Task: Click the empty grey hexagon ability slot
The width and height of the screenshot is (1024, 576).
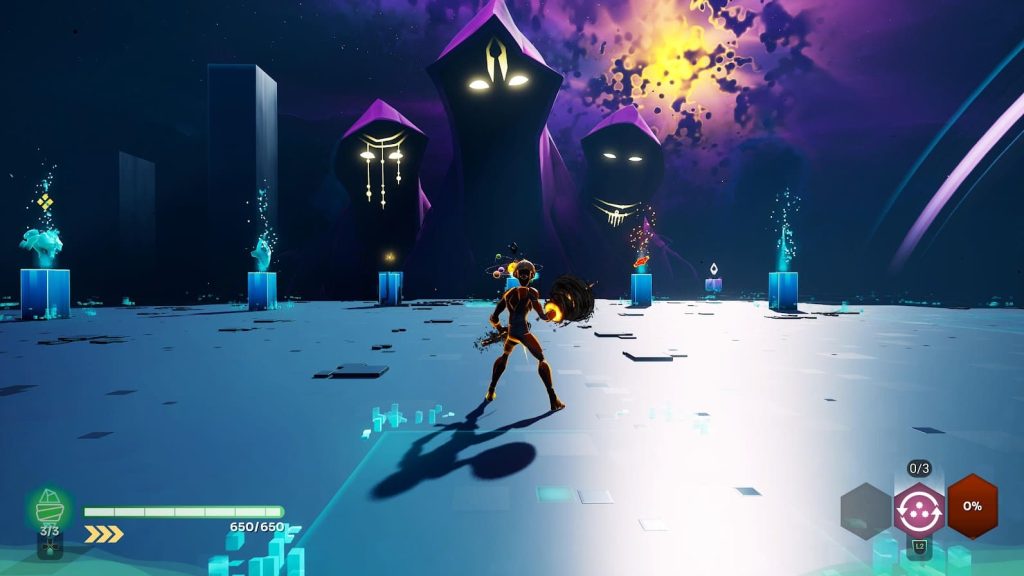Action: [x=865, y=509]
